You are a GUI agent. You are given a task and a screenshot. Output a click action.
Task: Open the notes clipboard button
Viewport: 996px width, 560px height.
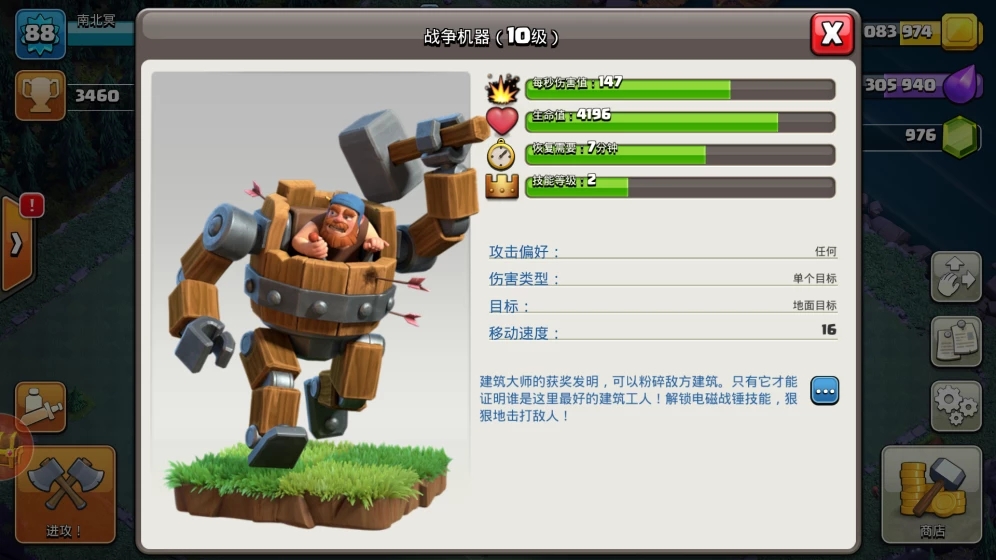(x=955, y=342)
